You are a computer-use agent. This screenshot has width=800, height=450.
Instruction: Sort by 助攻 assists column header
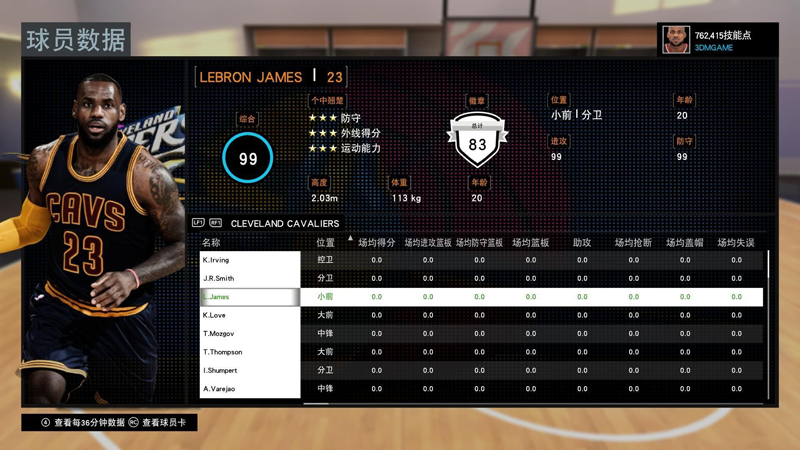582,243
